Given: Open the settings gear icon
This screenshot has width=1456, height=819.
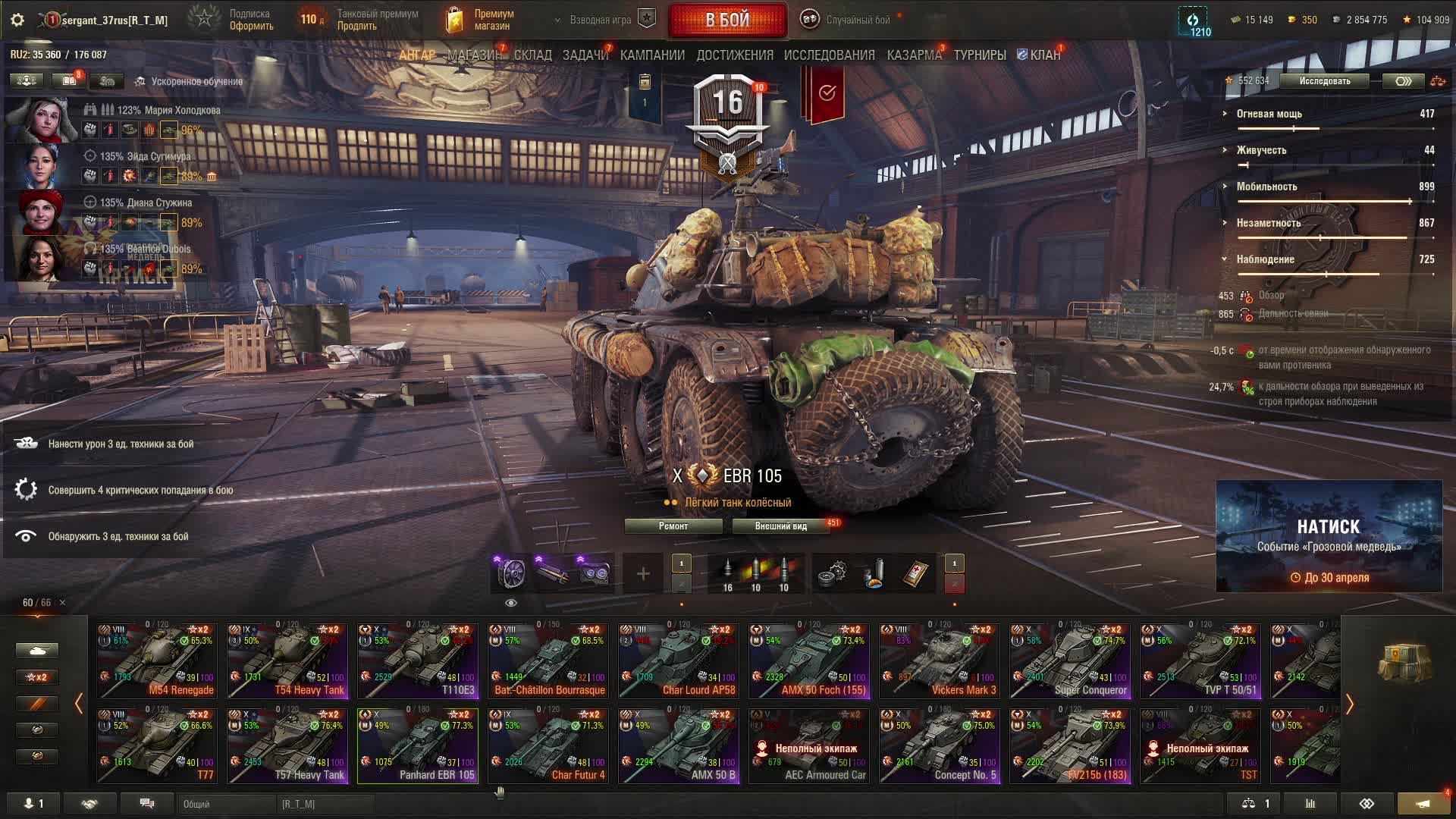Looking at the screenshot, I should (x=17, y=20).
